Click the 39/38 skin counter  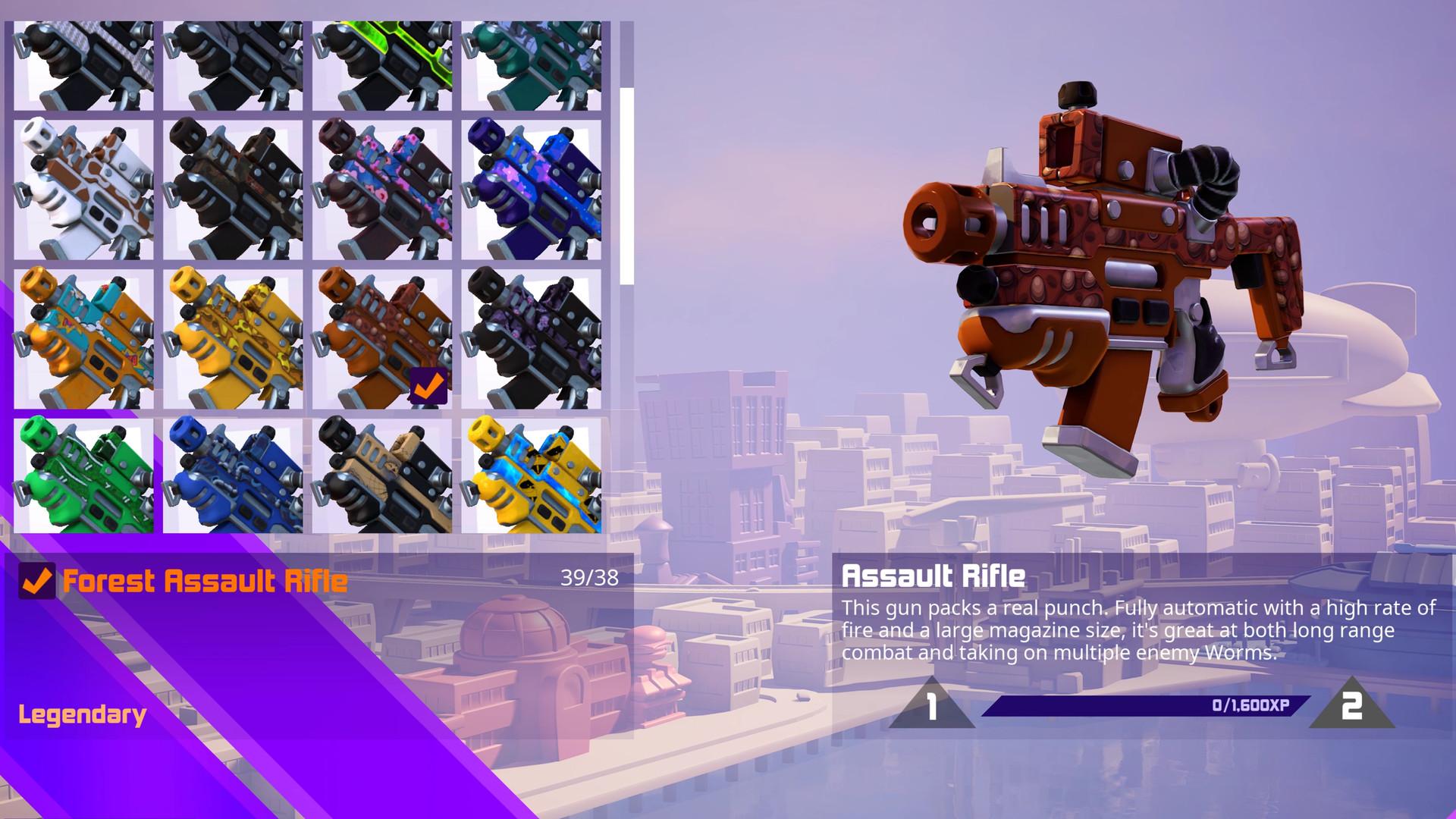[588, 579]
